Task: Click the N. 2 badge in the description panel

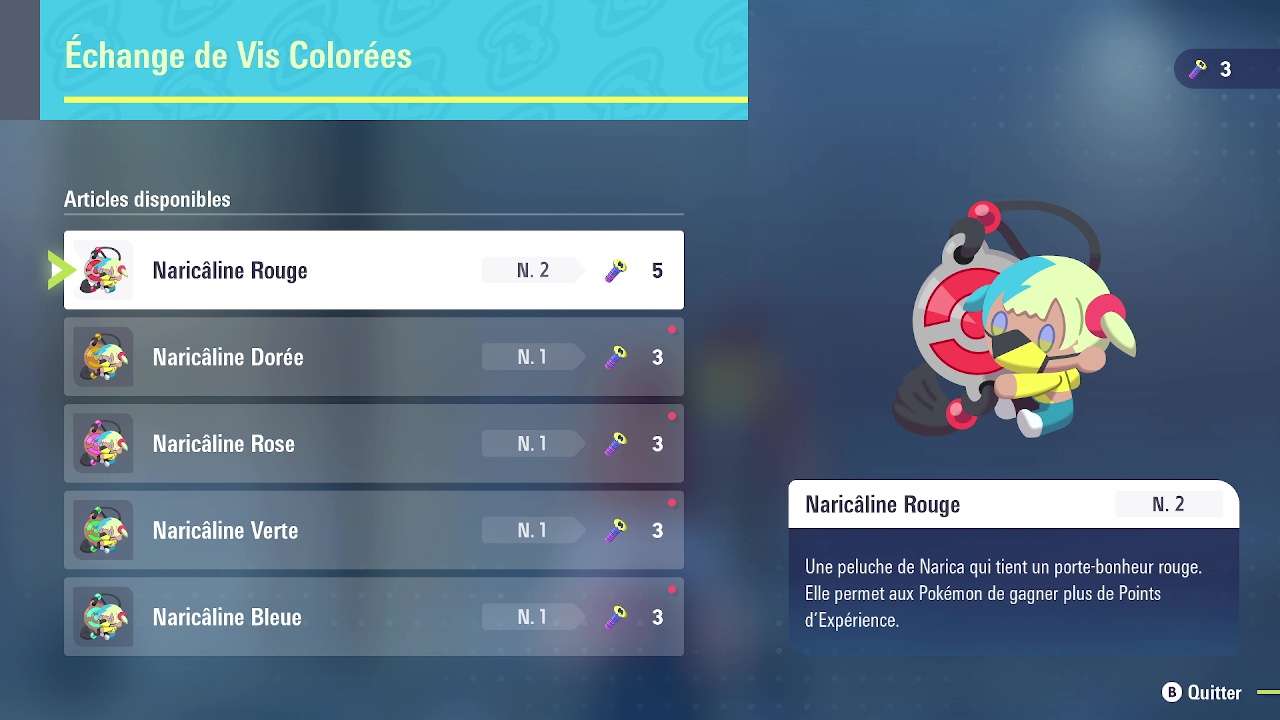Action: click(1169, 504)
